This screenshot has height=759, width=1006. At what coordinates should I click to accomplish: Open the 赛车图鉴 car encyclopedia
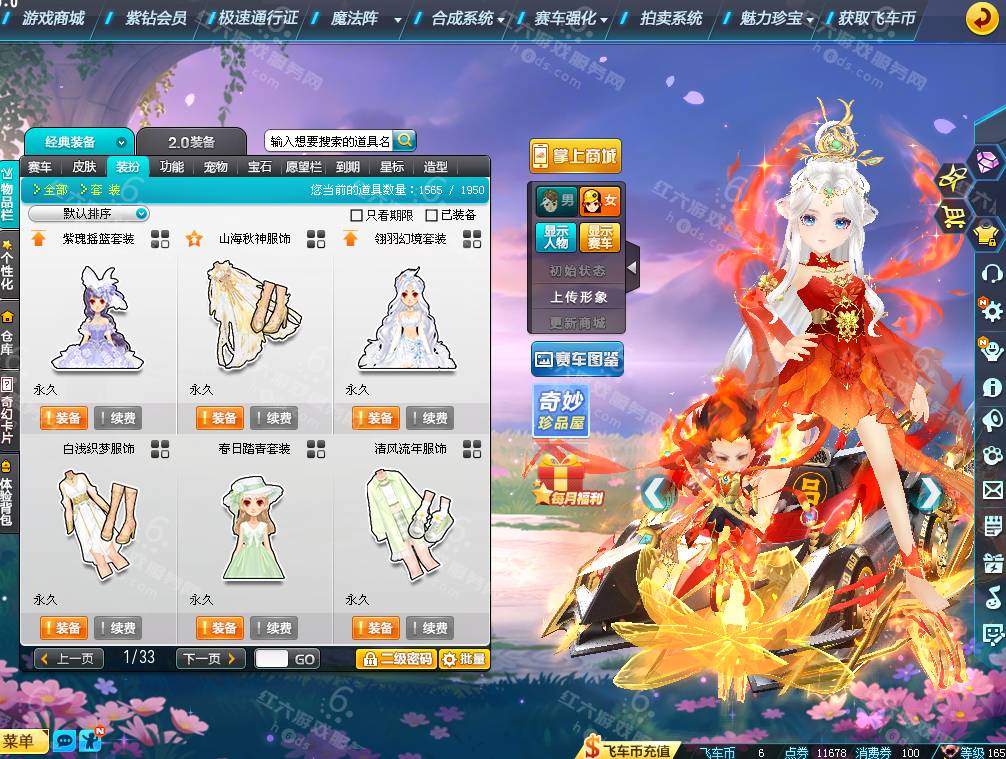pyautogui.click(x=577, y=359)
